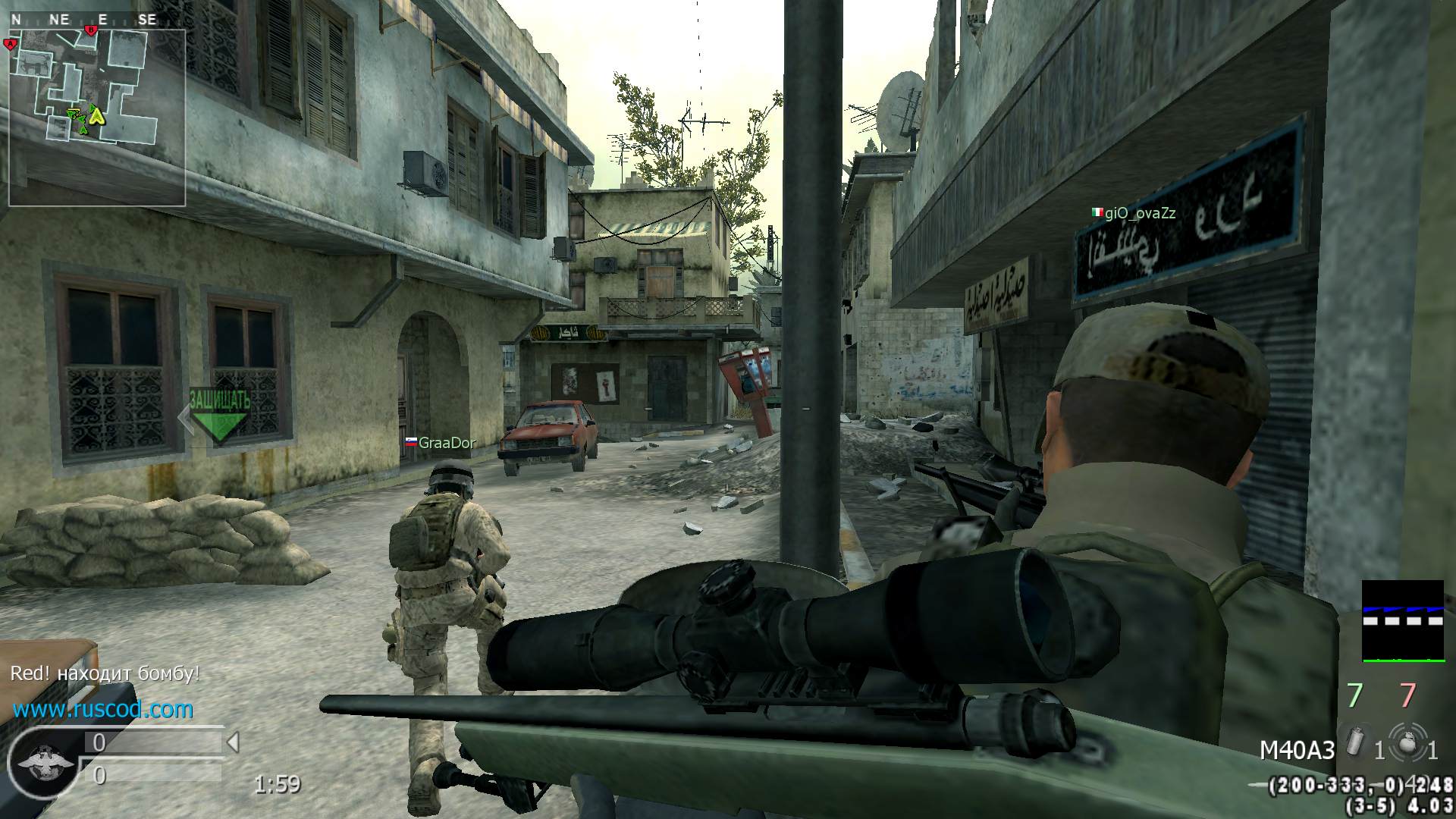Viewport: 1456px width, 819px height.
Task: Click the lagometer network graph
Action: point(1402,621)
